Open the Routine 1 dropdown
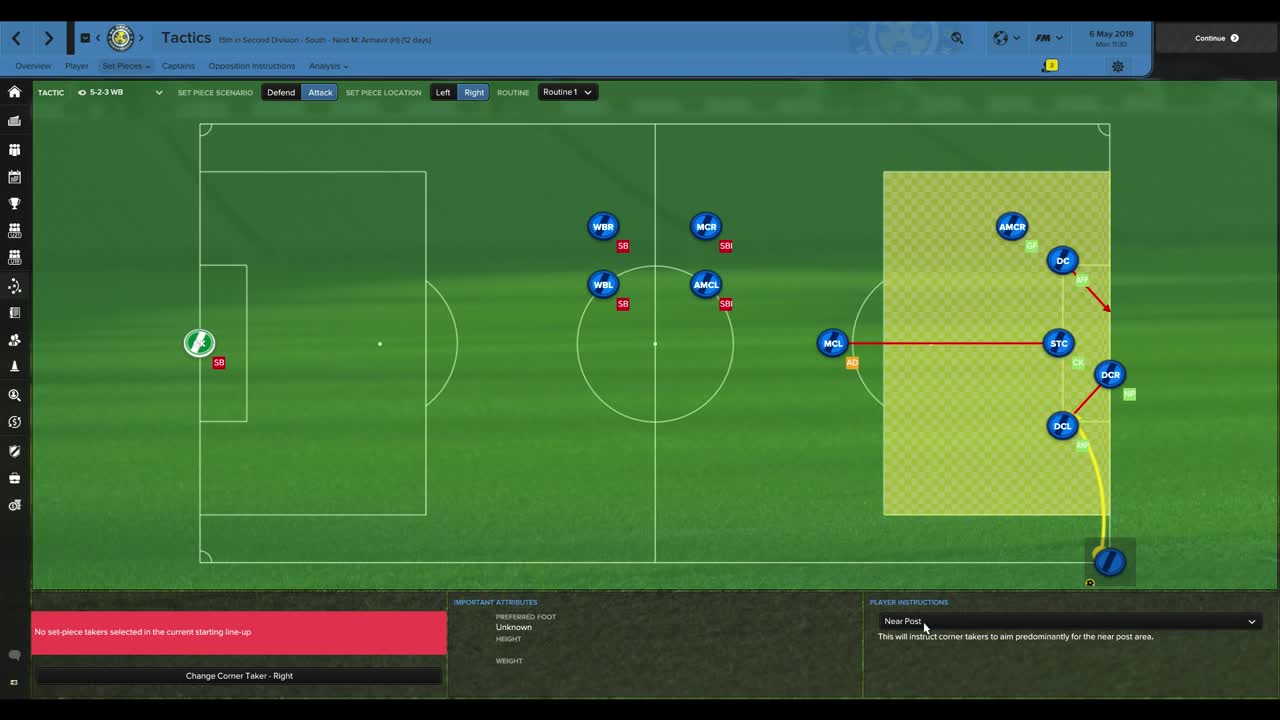This screenshot has height=720, width=1280. [x=567, y=92]
